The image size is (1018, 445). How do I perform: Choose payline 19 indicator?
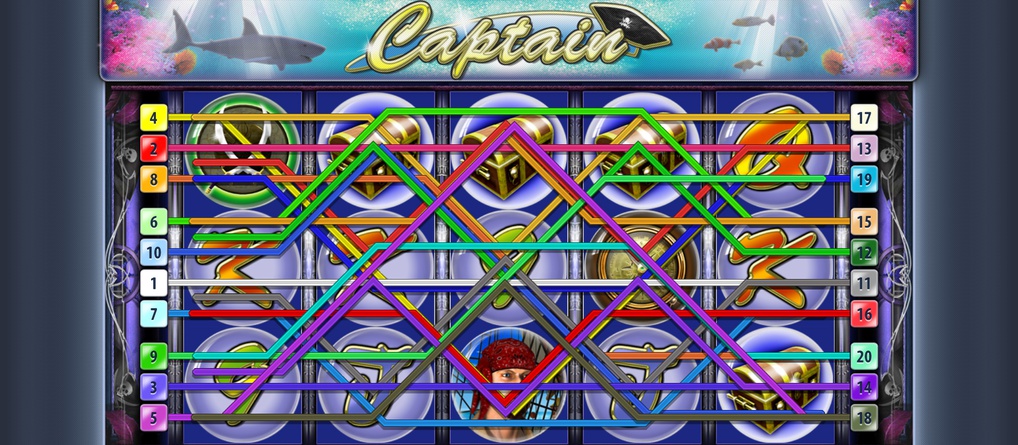coord(864,180)
